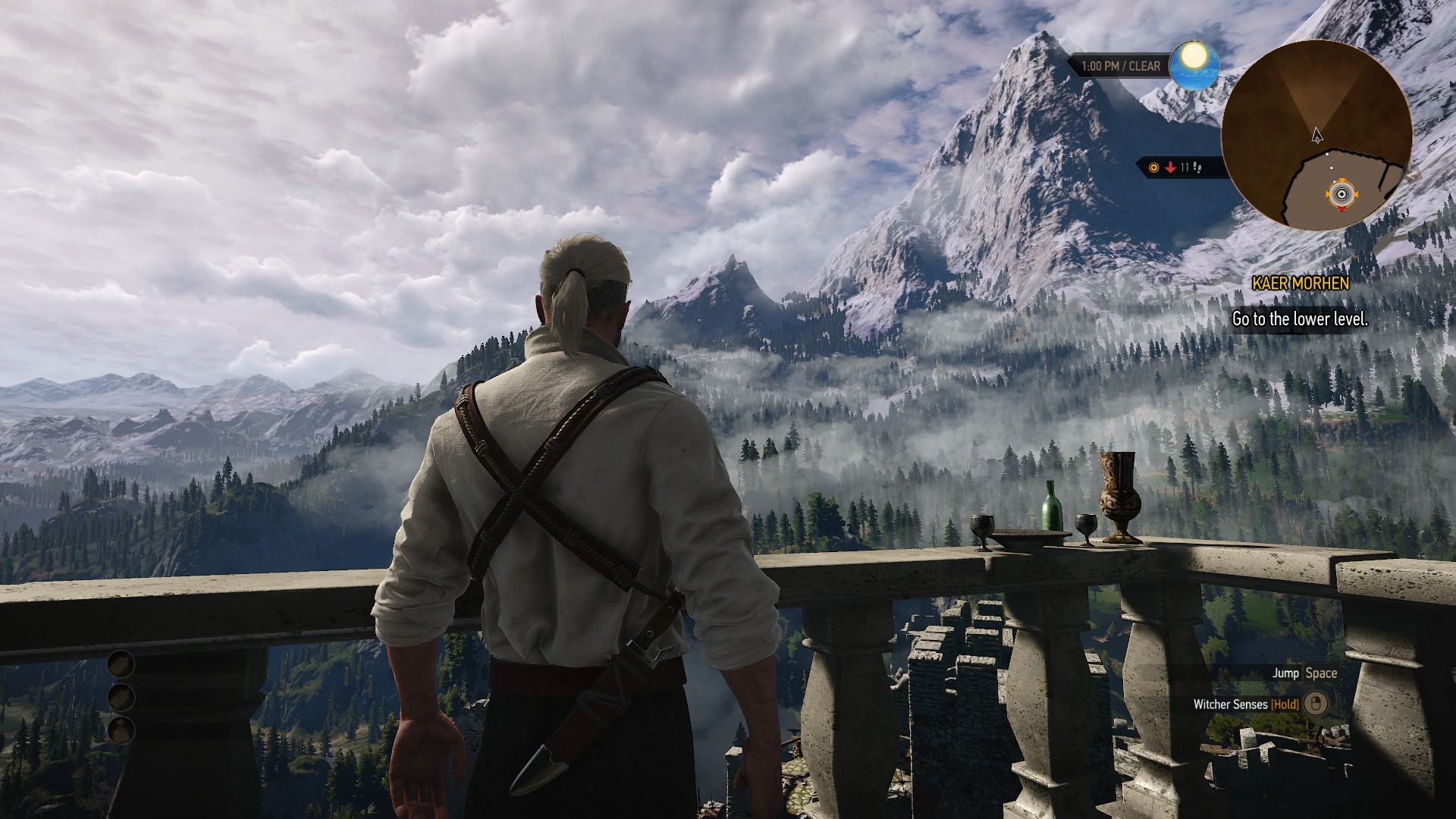Open the Kaer Morhen tracked quest title
1456x819 pixels.
[1301, 284]
